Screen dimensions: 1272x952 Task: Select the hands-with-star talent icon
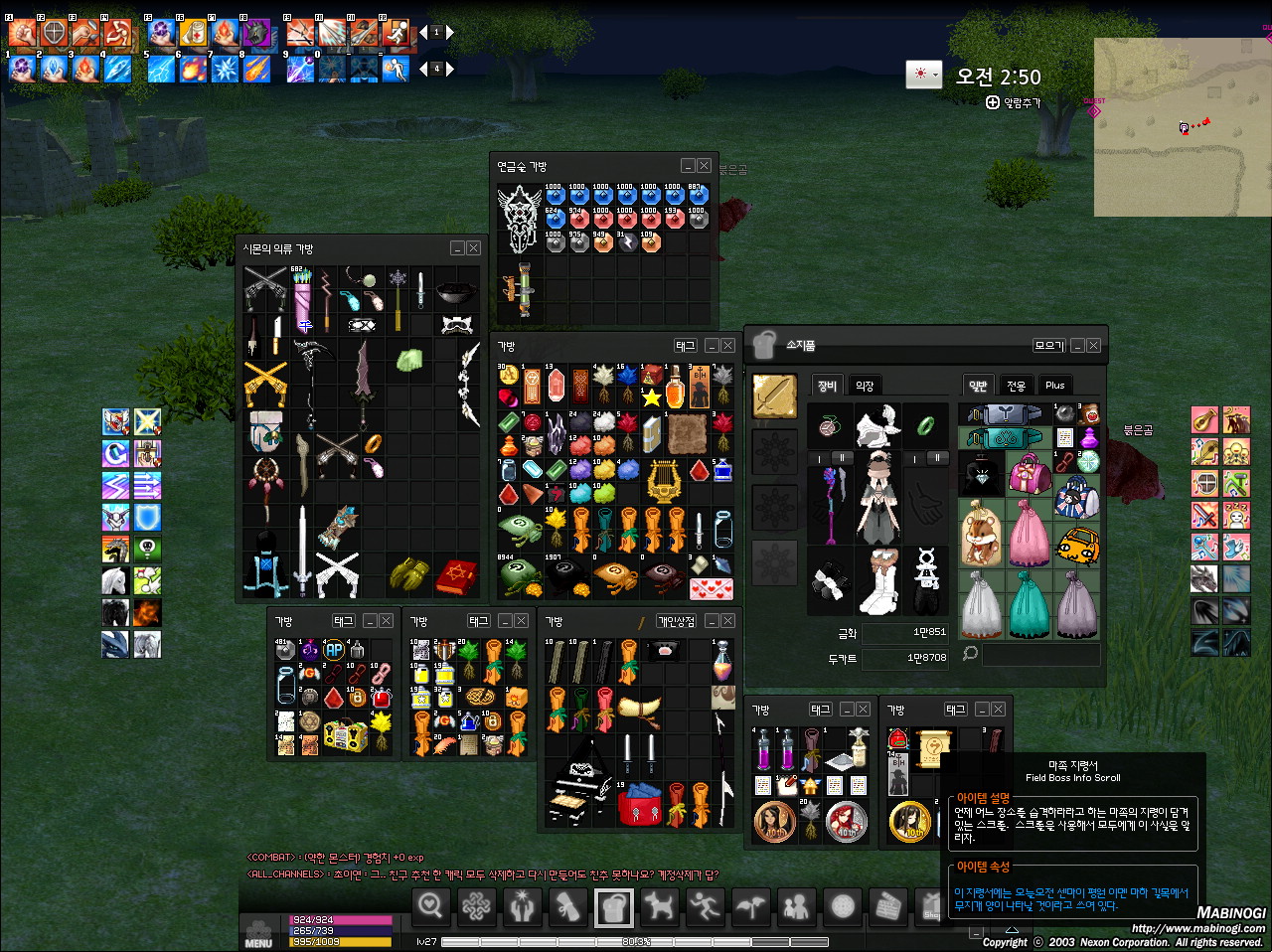click(x=523, y=907)
